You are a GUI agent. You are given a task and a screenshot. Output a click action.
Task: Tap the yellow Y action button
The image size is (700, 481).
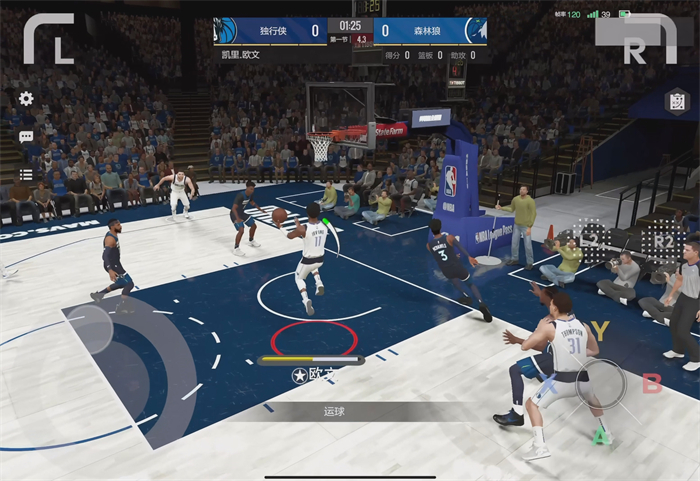pyautogui.click(x=600, y=330)
